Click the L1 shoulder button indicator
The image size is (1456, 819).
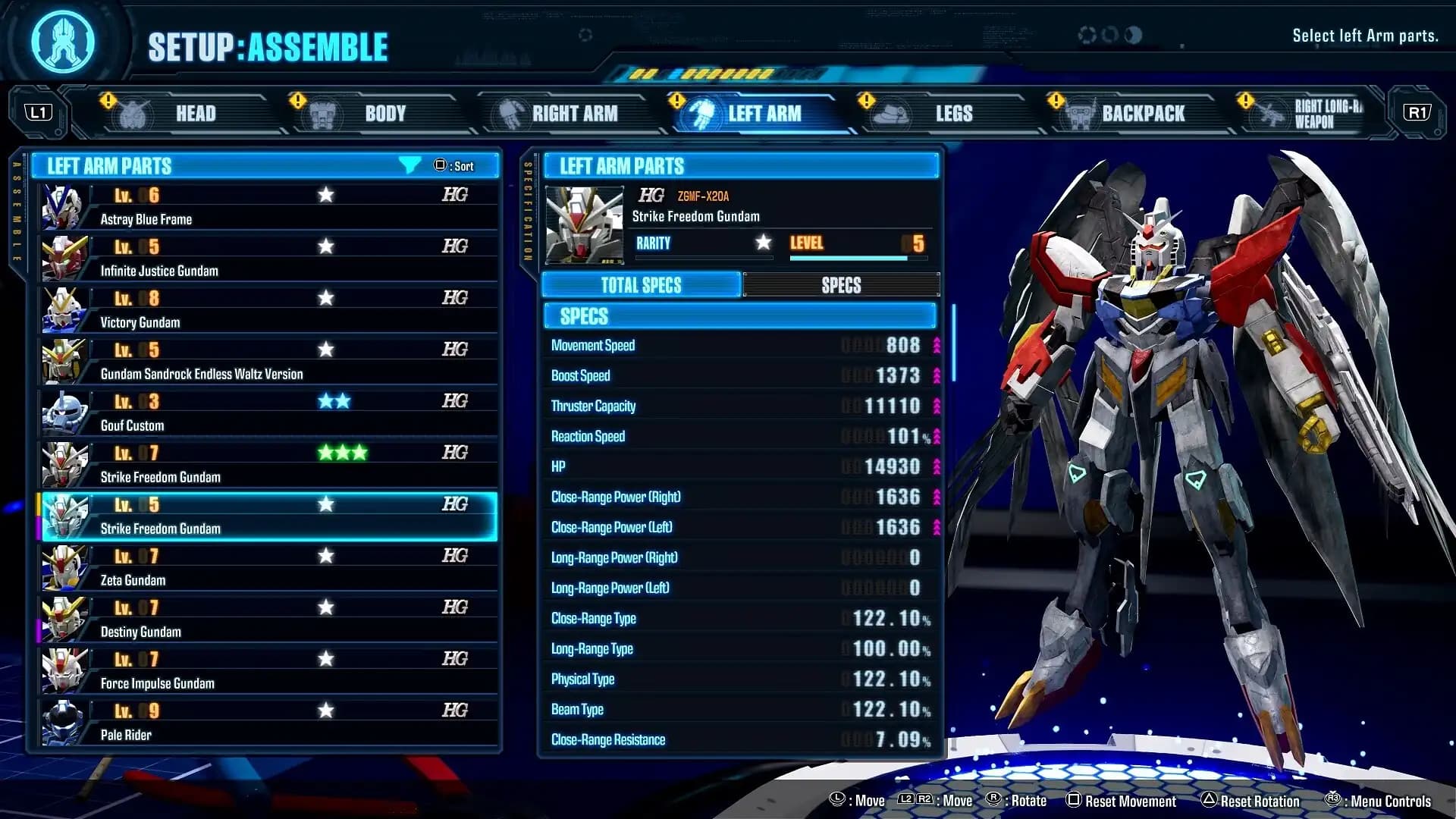point(39,111)
